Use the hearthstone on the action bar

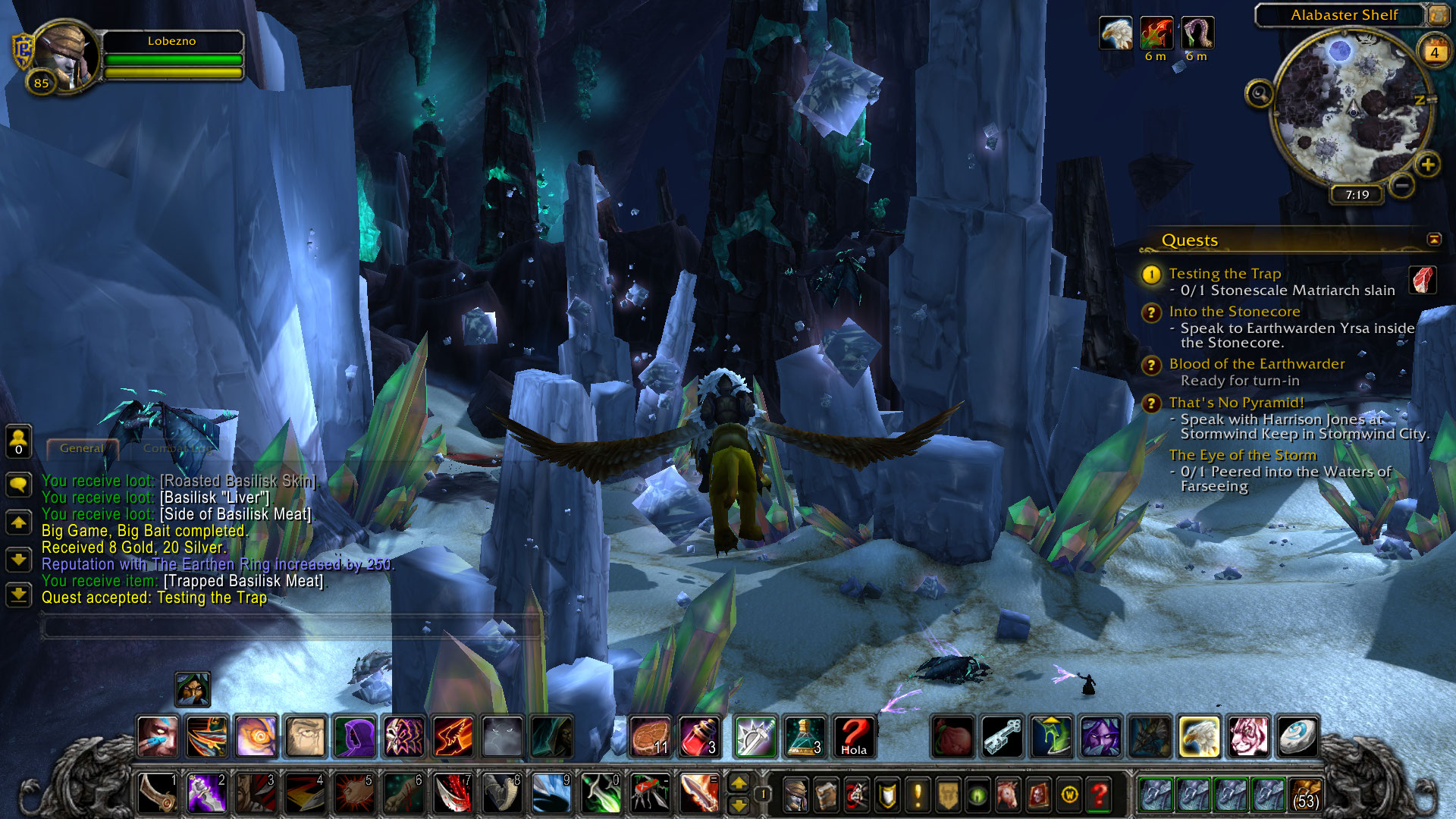(1296, 737)
